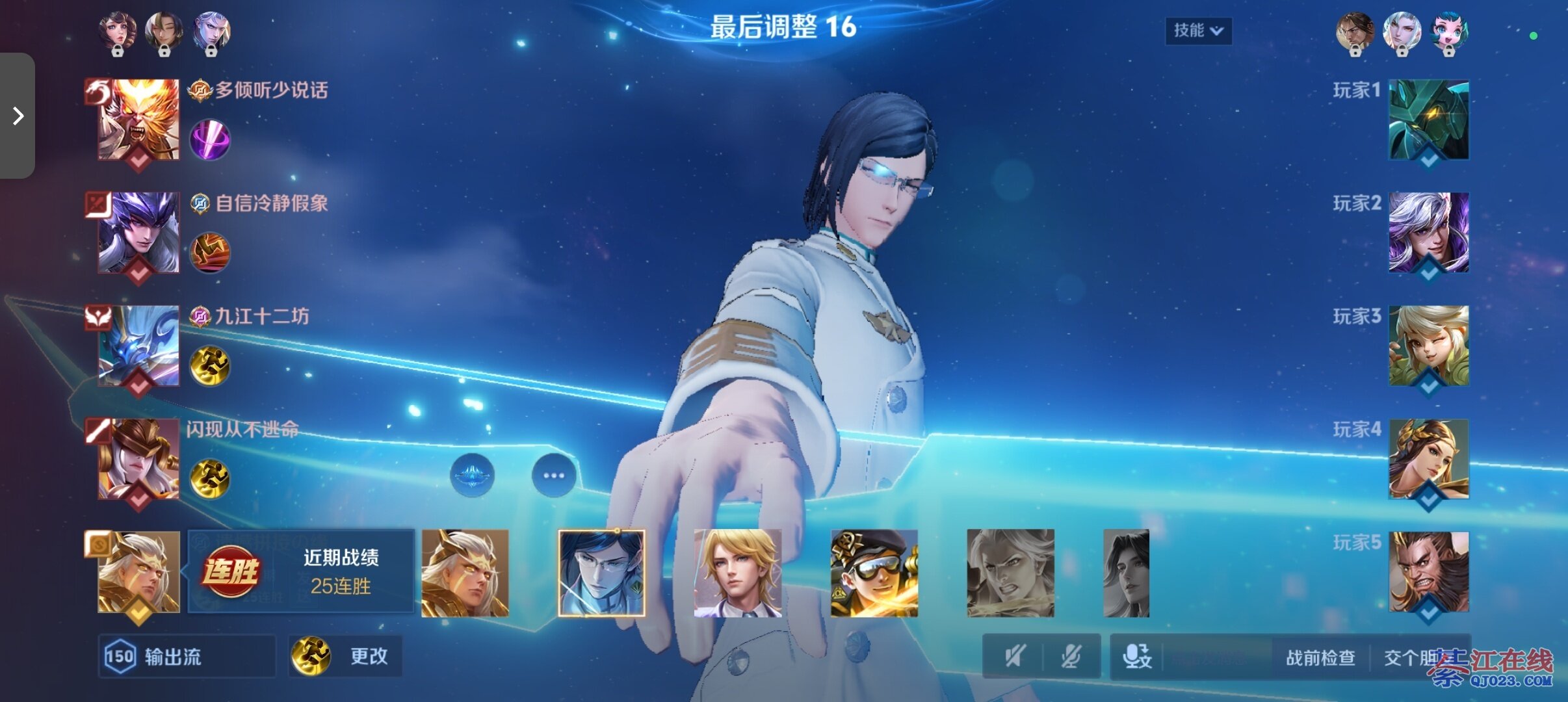Activate voice-to-text microphone icon
Viewport: 1568px width, 702px height.
(1137, 656)
